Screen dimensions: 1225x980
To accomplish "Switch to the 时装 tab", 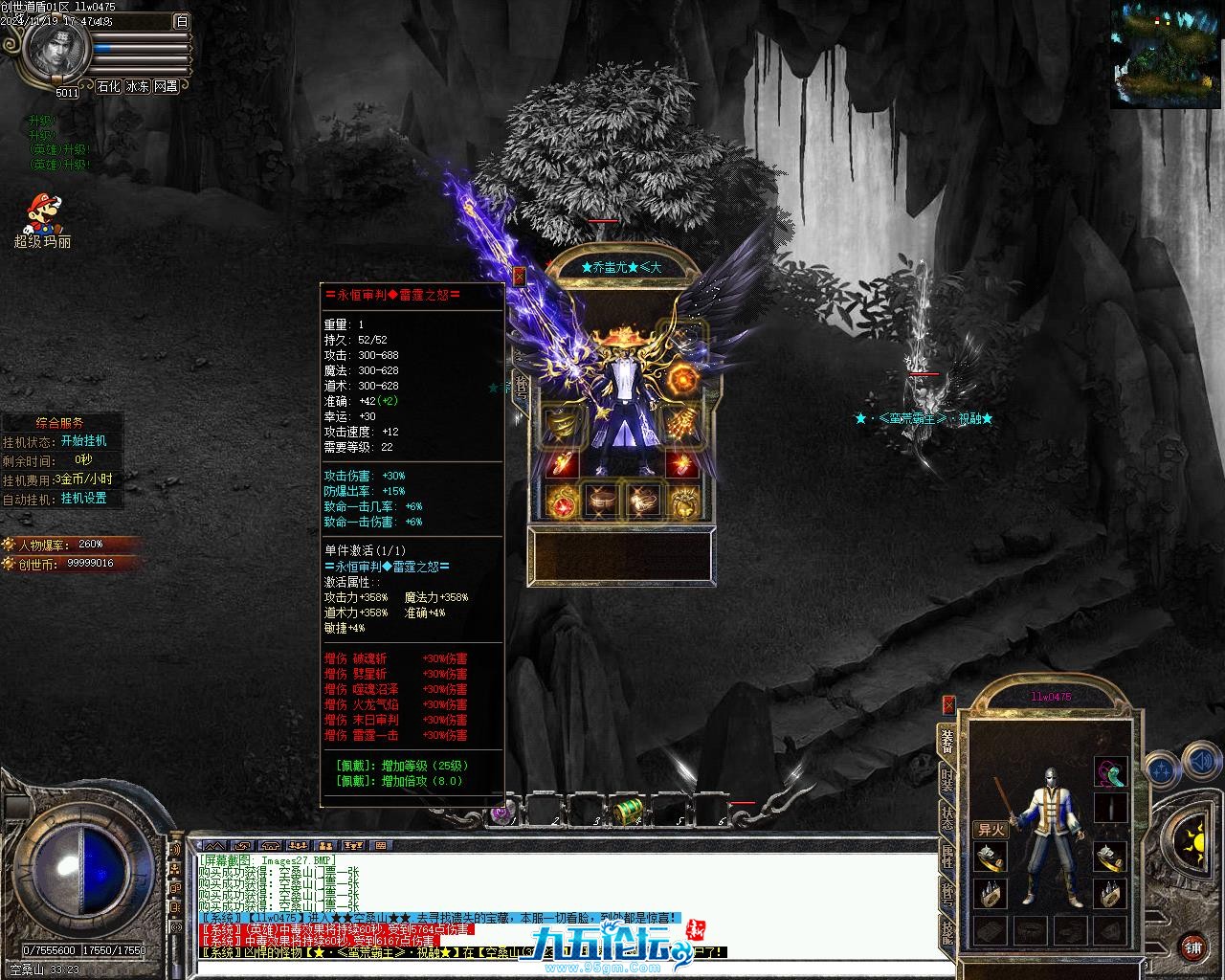I will coord(947,779).
